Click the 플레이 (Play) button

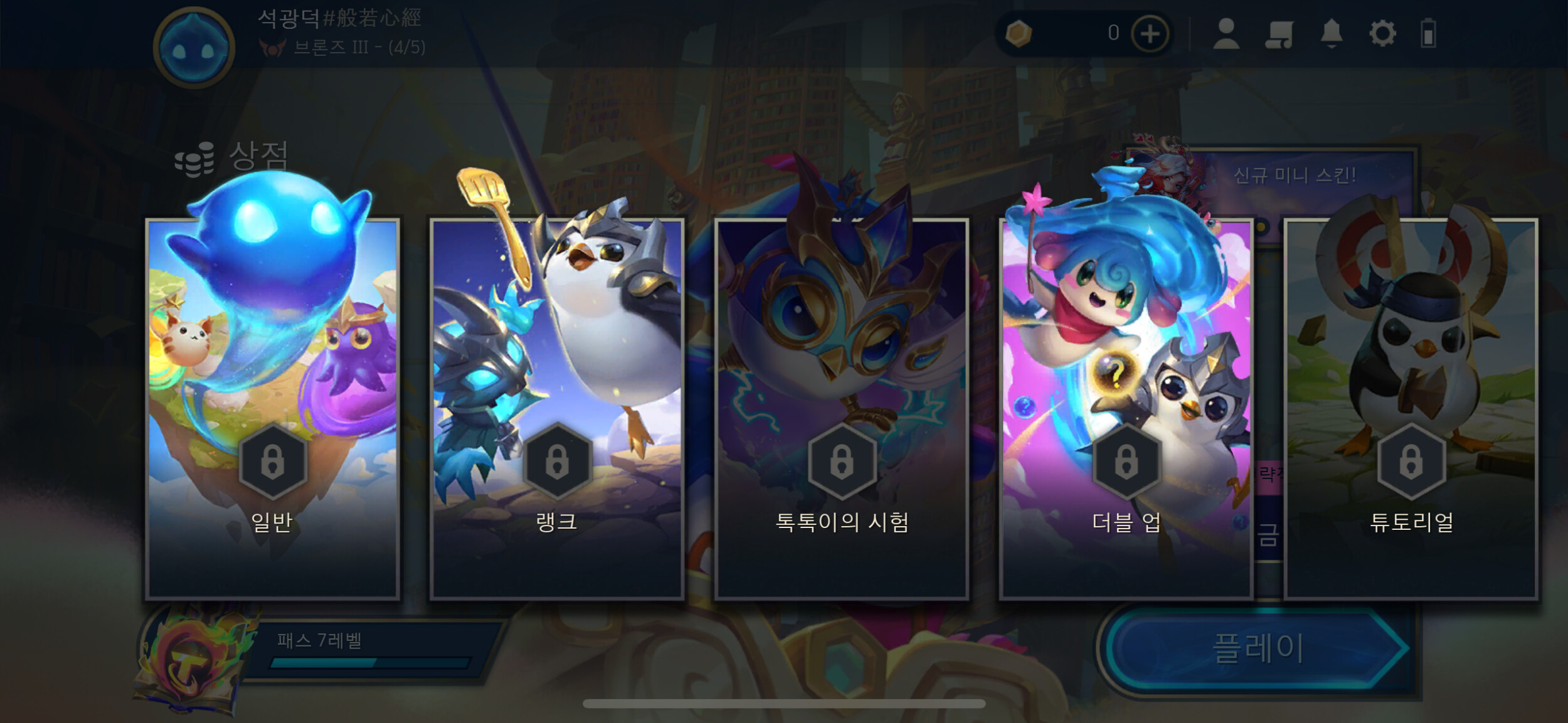click(1258, 648)
